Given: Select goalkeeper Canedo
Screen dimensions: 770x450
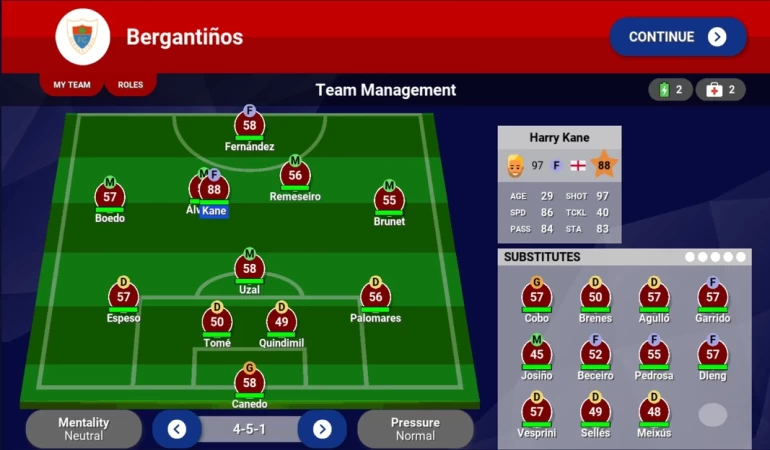Looking at the screenshot, I should tap(250, 383).
